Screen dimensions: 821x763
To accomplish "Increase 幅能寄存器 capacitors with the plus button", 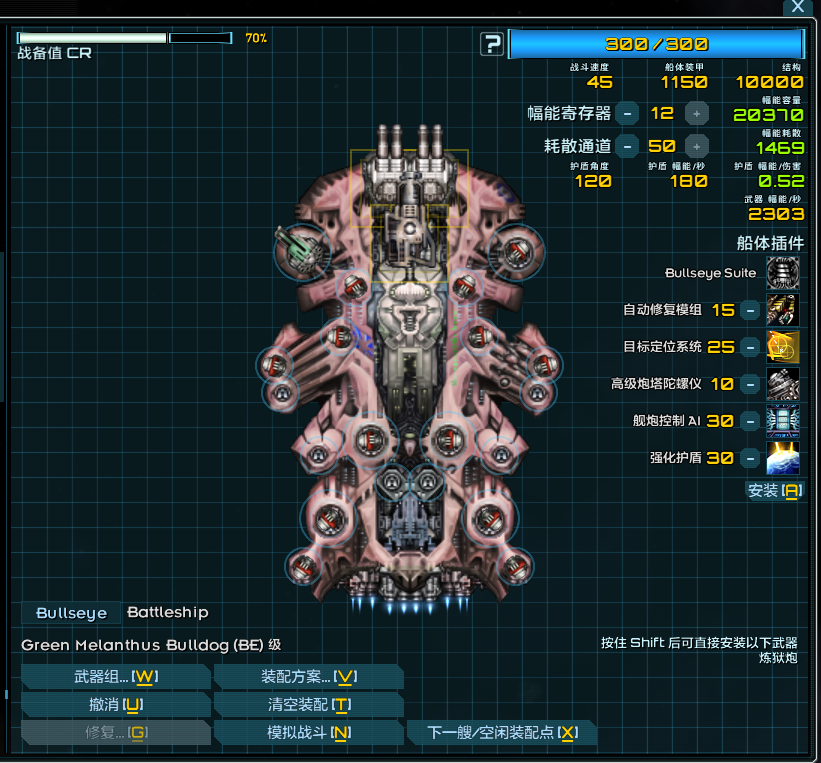I will coord(697,113).
